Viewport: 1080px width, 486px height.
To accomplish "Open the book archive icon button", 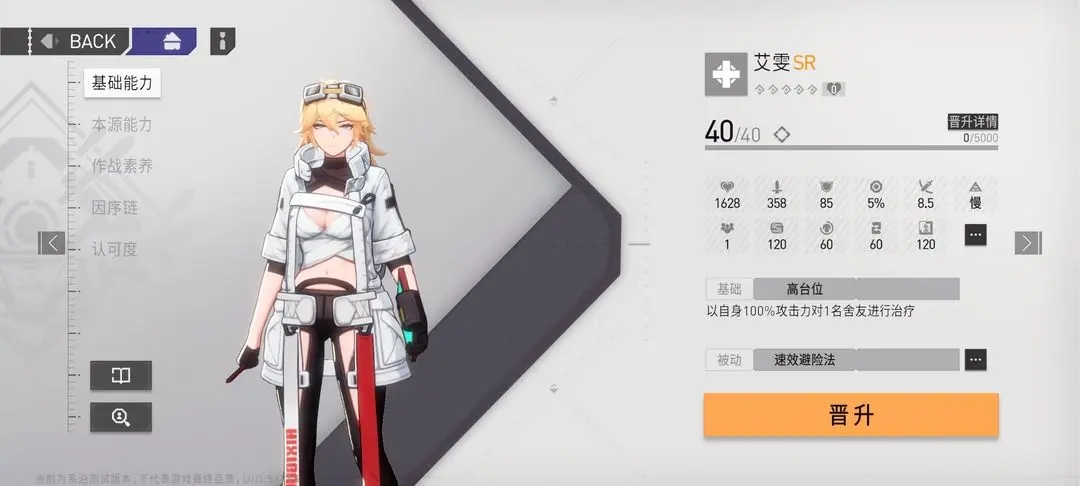I will tap(121, 375).
